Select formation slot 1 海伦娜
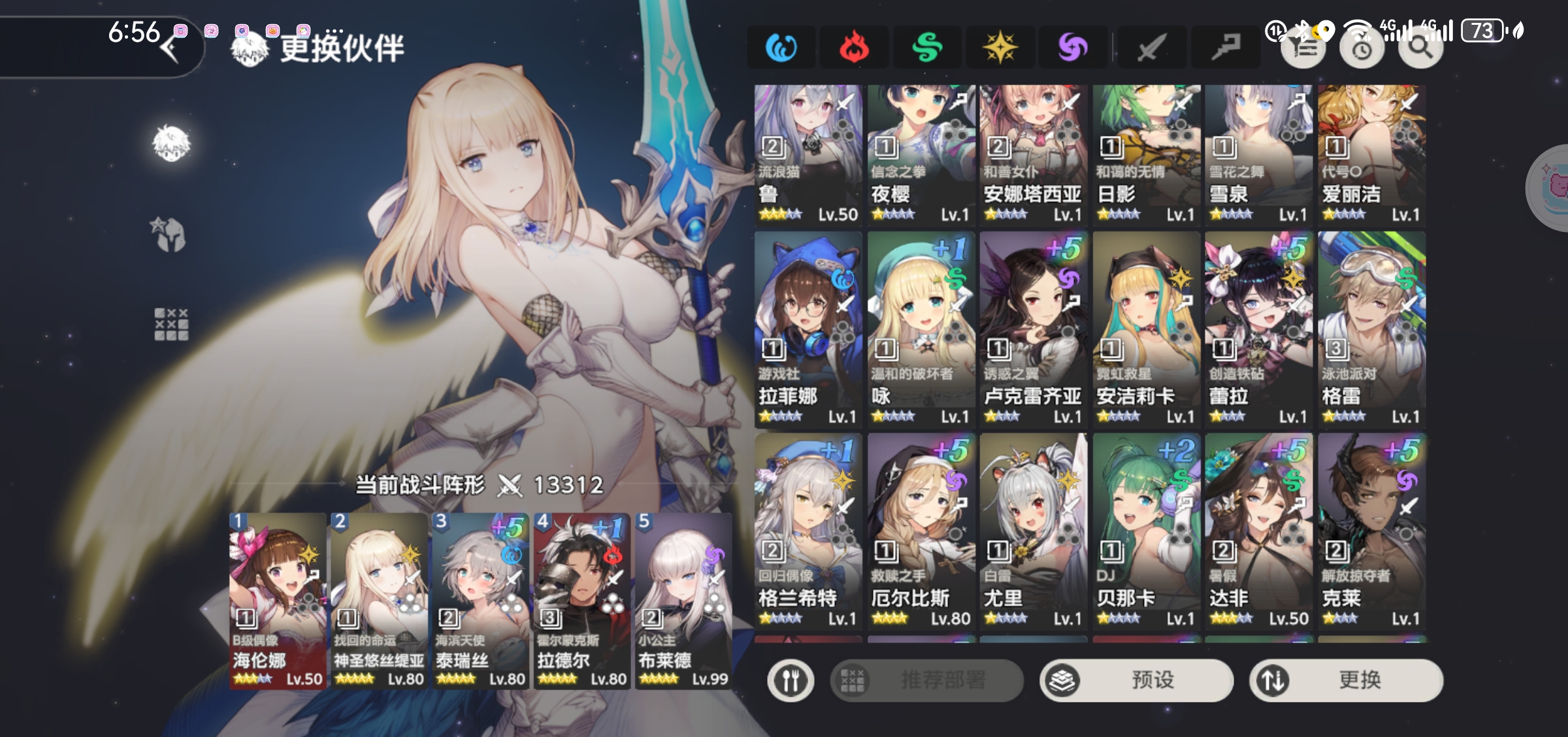1568x737 pixels. [x=278, y=600]
